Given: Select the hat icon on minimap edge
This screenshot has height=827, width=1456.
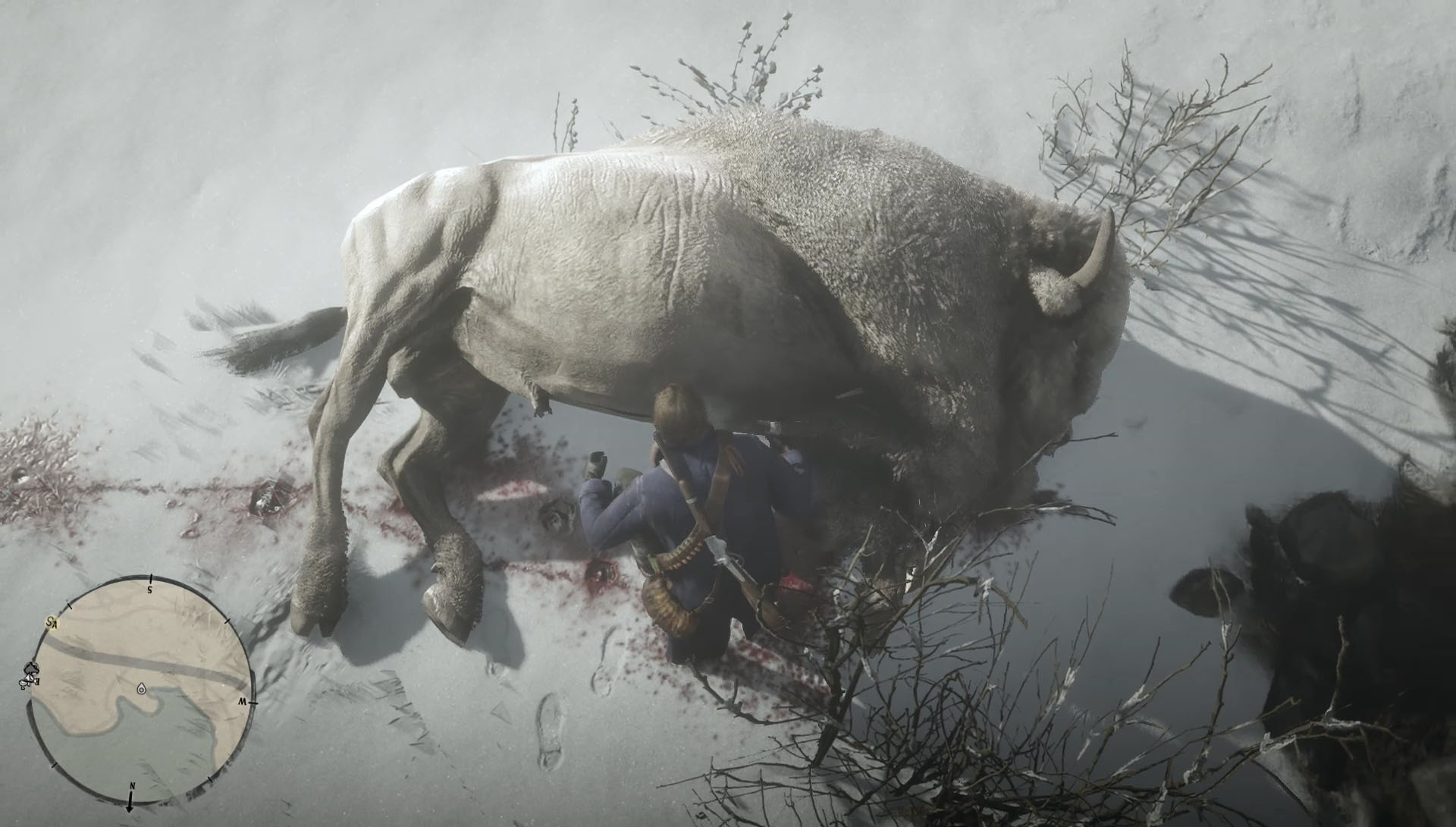Looking at the screenshot, I should tap(32, 668).
